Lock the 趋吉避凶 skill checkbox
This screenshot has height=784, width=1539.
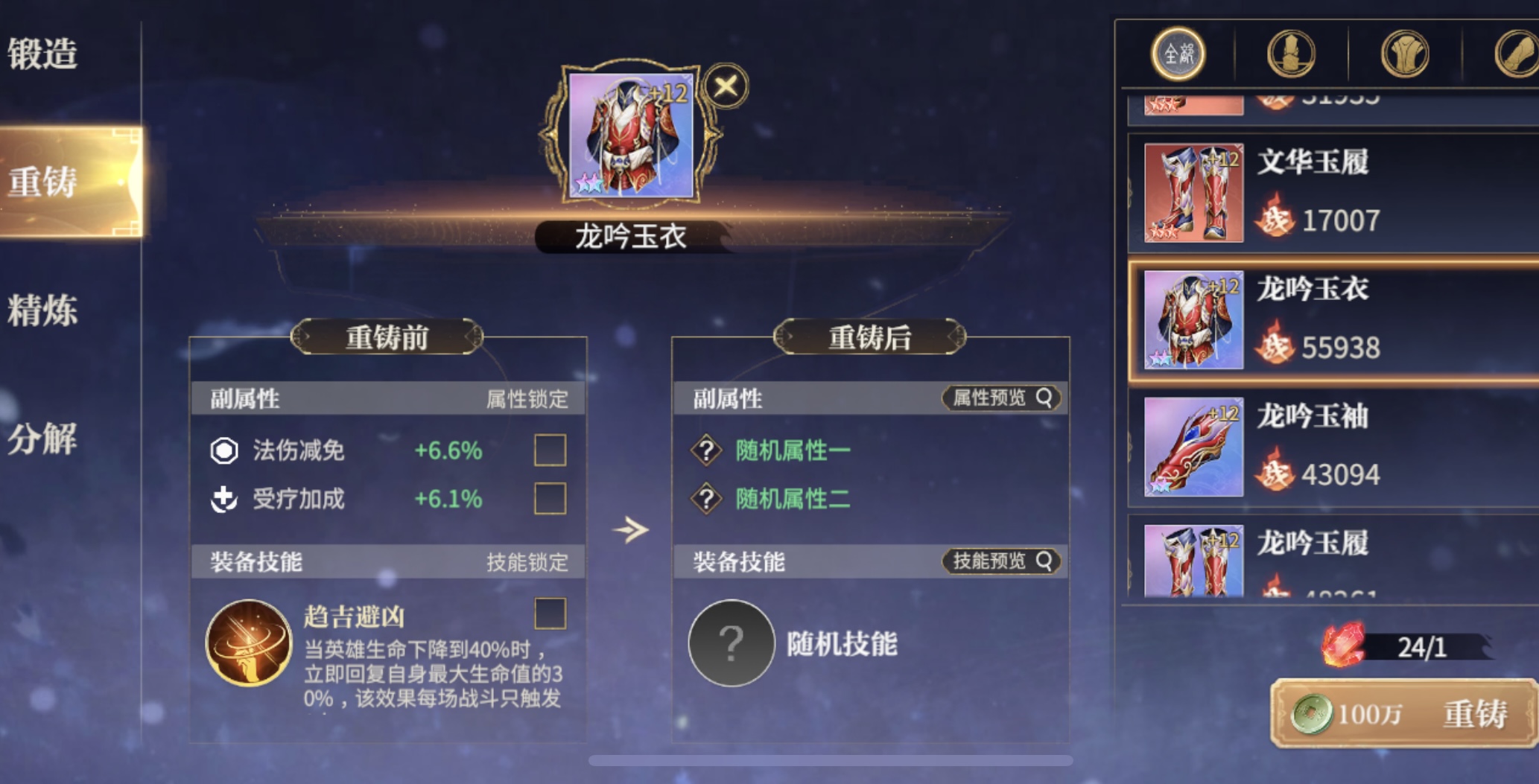(550, 614)
